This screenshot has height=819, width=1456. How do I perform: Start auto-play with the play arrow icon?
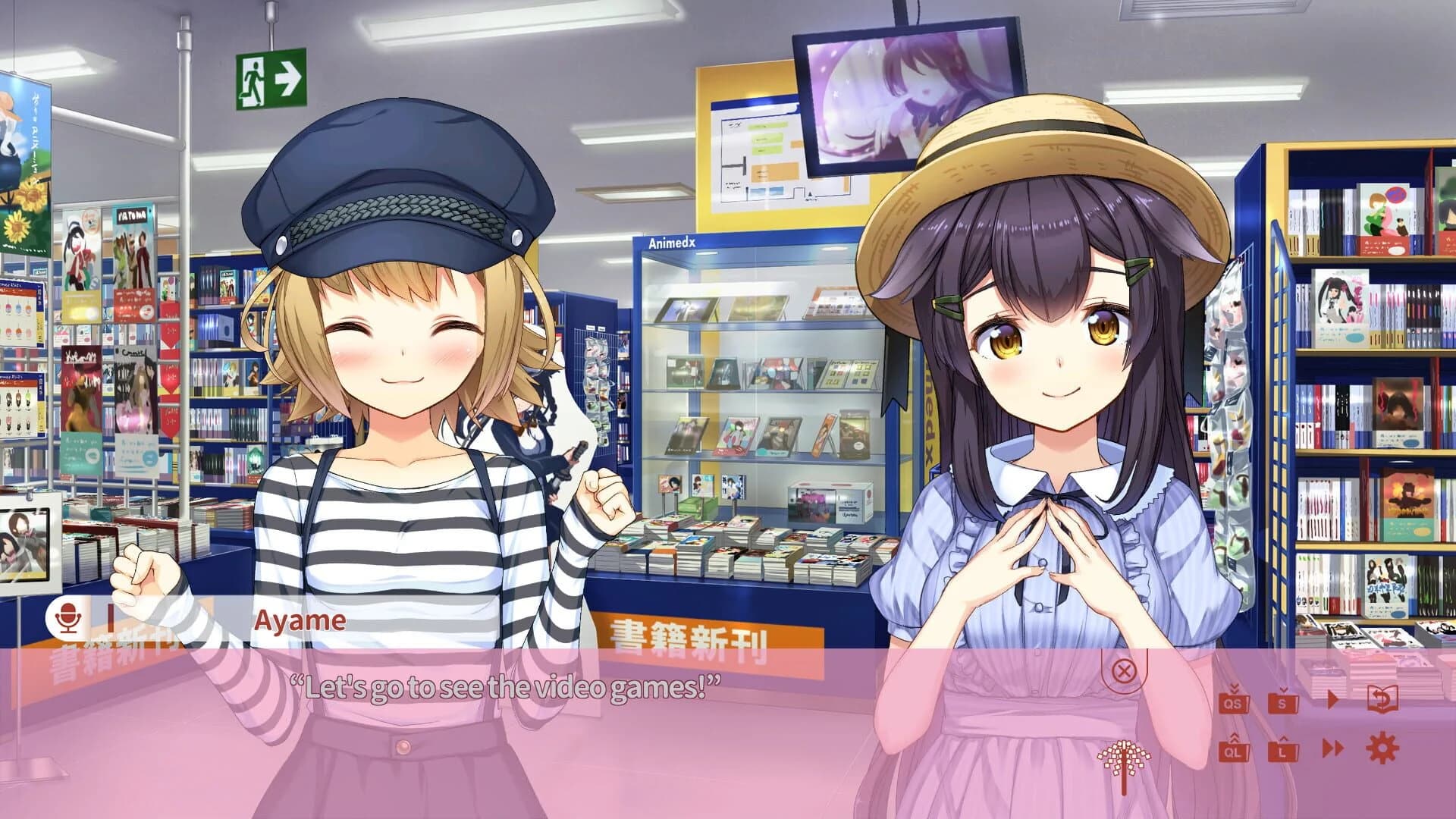(x=1333, y=699)
